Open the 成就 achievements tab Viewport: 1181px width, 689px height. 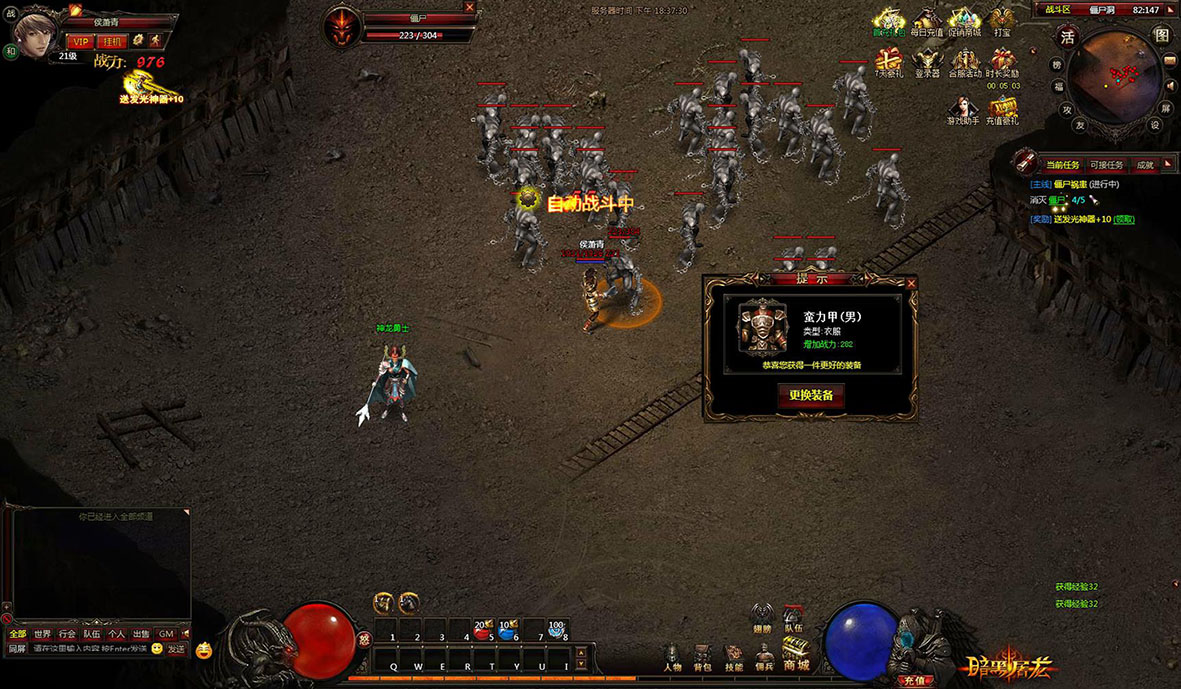click(1145, 165)
